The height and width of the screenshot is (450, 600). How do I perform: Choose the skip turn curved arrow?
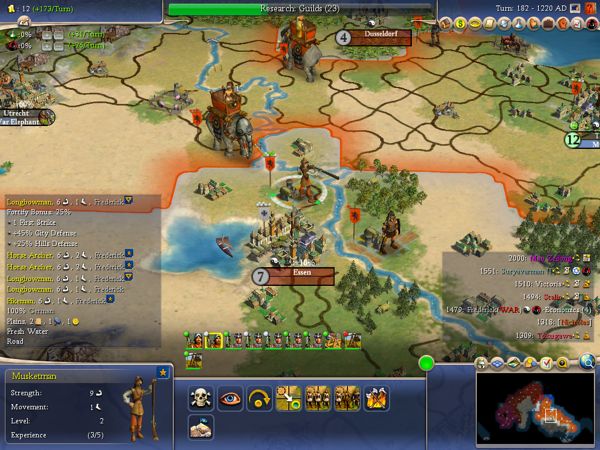pyautogui.click(x=261, y=398)
